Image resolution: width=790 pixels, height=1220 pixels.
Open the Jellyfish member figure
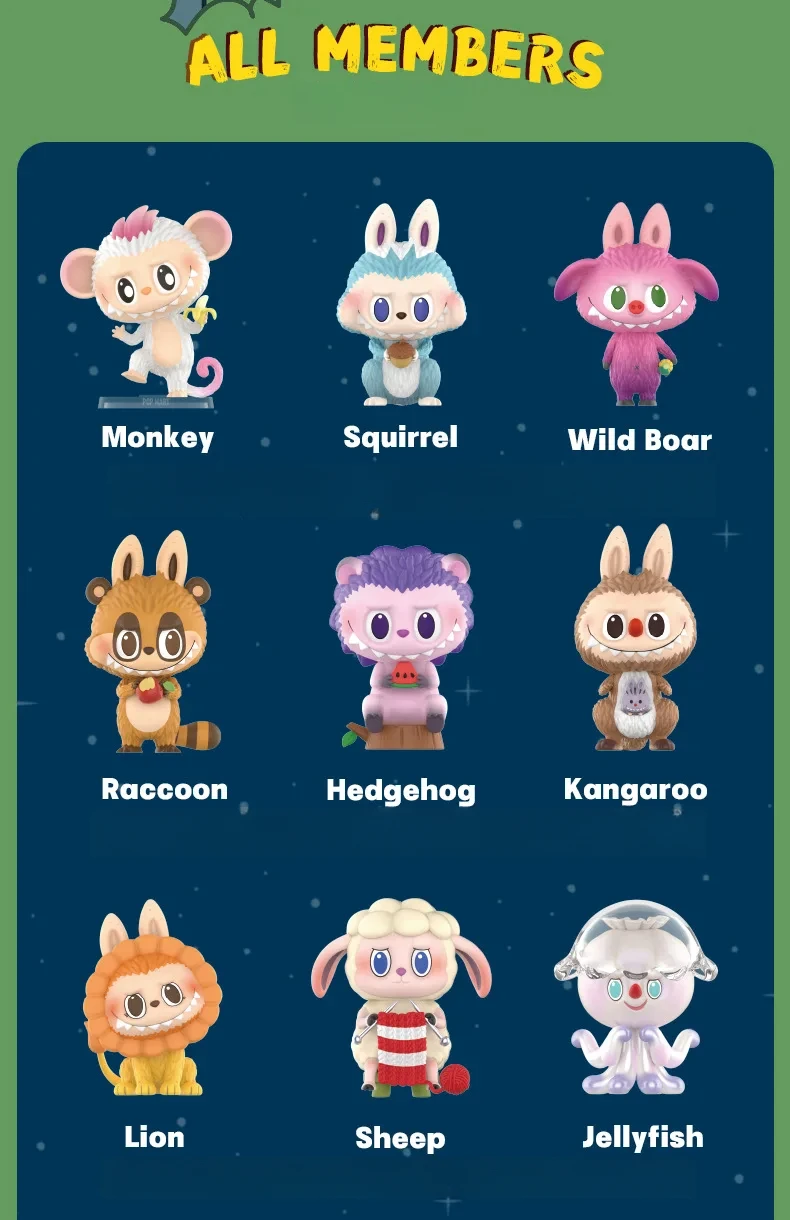pyautogui.click(x=637, y=1000)
